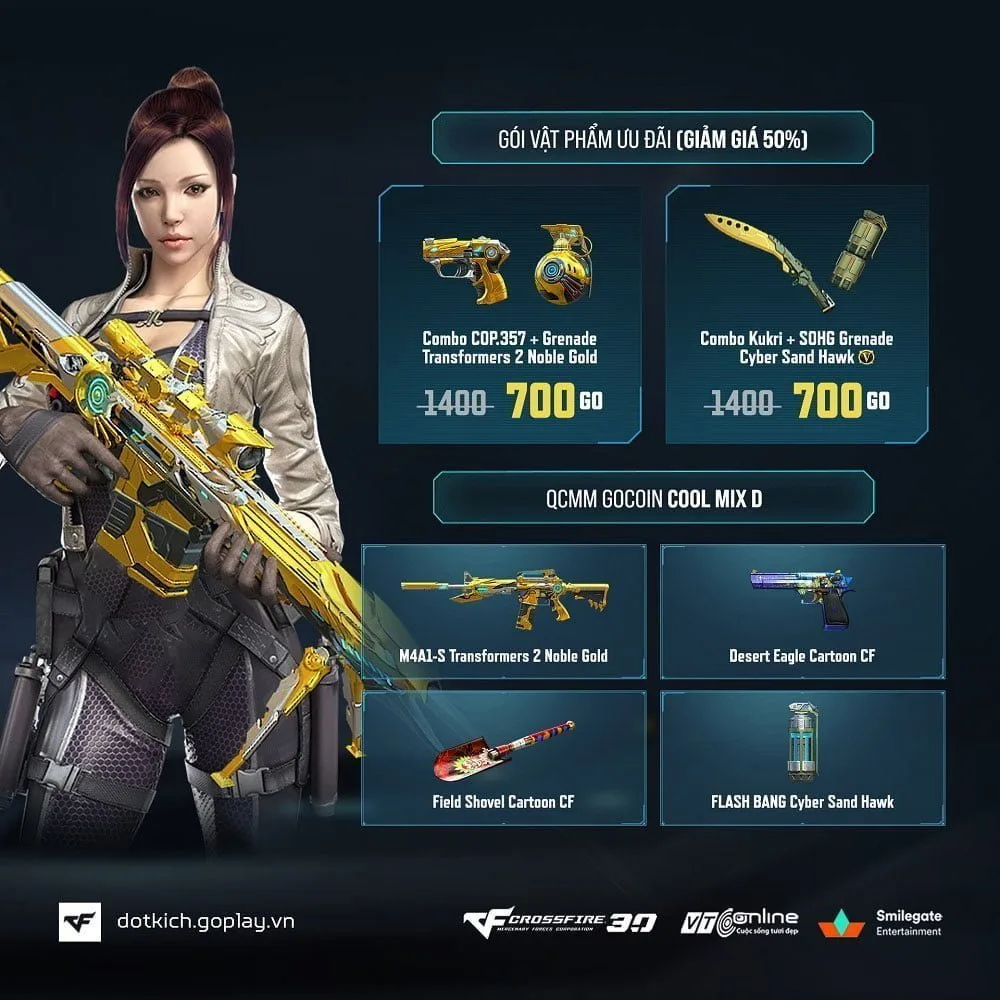
Task: Select the Combo Kukri + SOHG Grenade package
Action: [796, 314]
